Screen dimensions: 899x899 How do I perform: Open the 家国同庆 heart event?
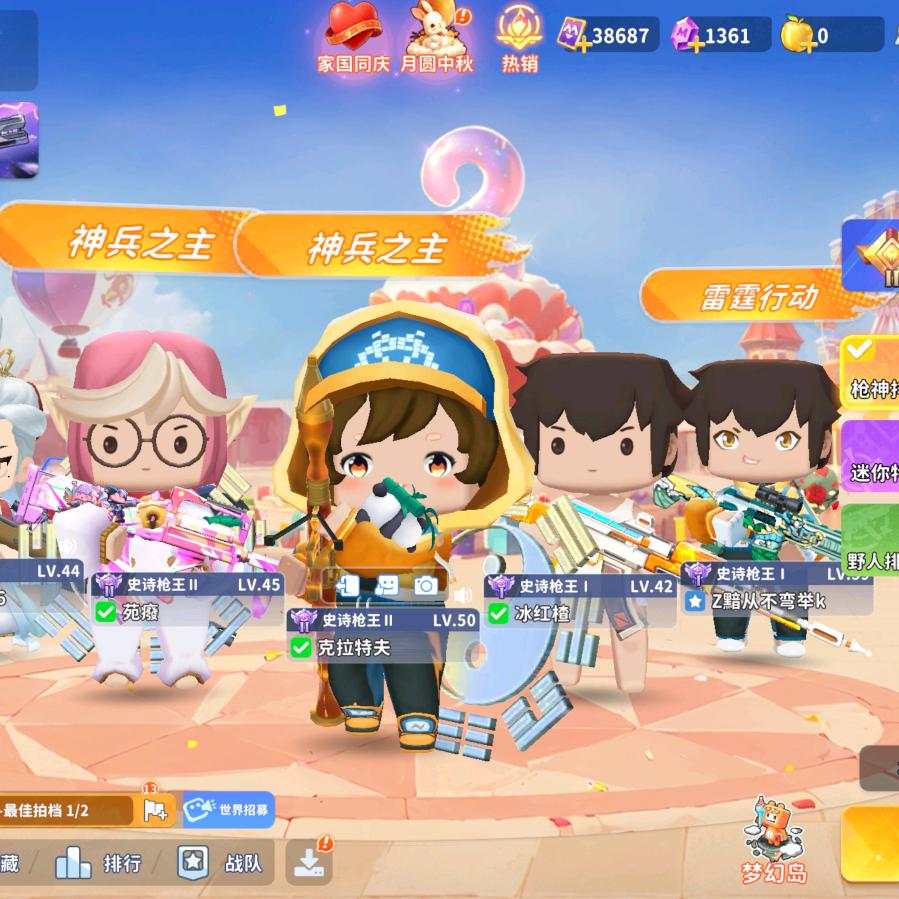[x=353, y=38]
